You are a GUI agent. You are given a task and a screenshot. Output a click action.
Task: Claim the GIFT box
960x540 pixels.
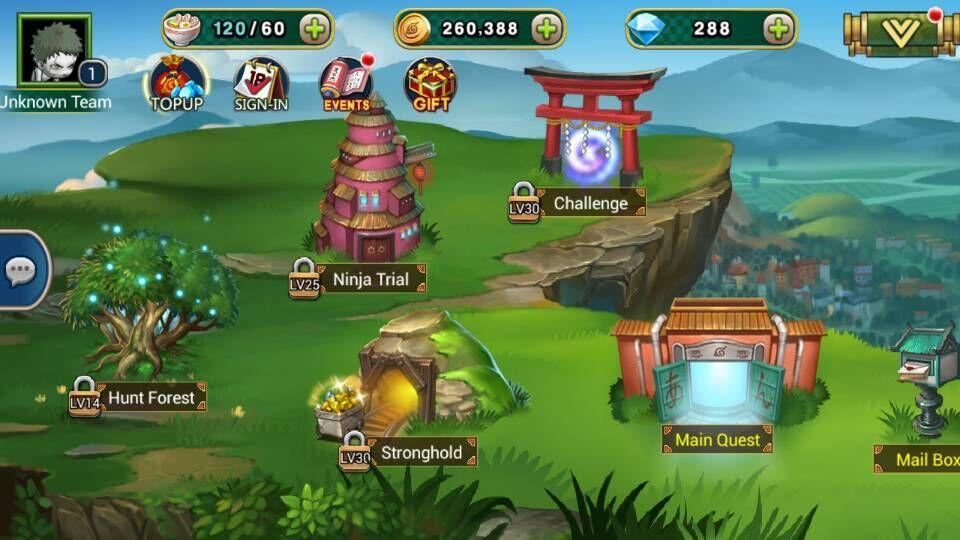click(431, 83)
